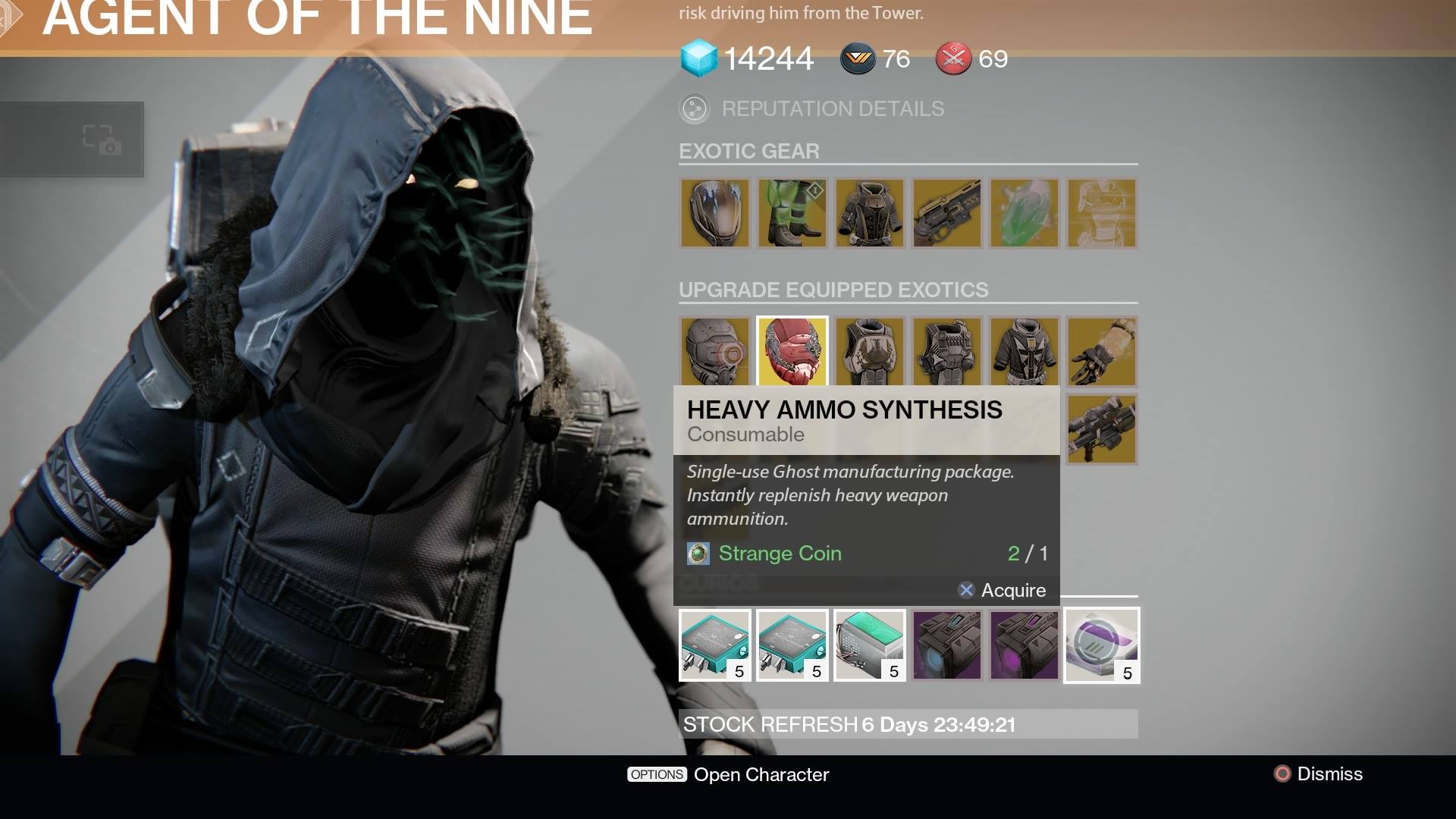Viewport: 1456px width, 819px height.
Task: Select the glowing green exotic boots
Action: [792, 214]
